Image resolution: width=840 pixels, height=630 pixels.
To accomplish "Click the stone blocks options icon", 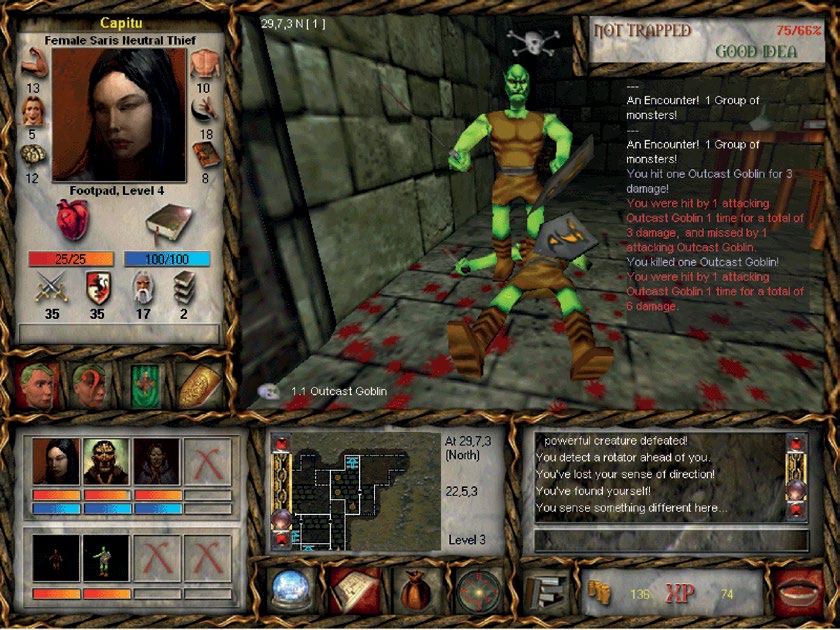I will point(546,590).
